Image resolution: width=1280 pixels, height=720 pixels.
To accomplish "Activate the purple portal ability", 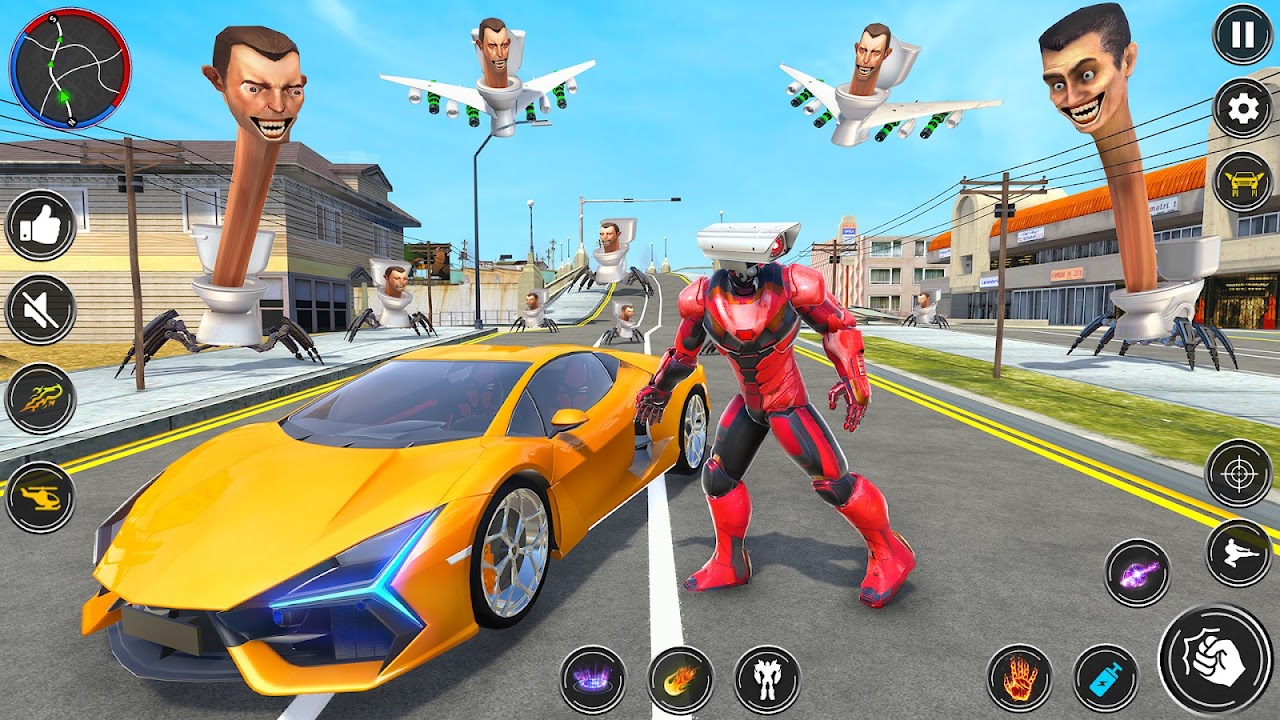I will [x=592, y=680].
